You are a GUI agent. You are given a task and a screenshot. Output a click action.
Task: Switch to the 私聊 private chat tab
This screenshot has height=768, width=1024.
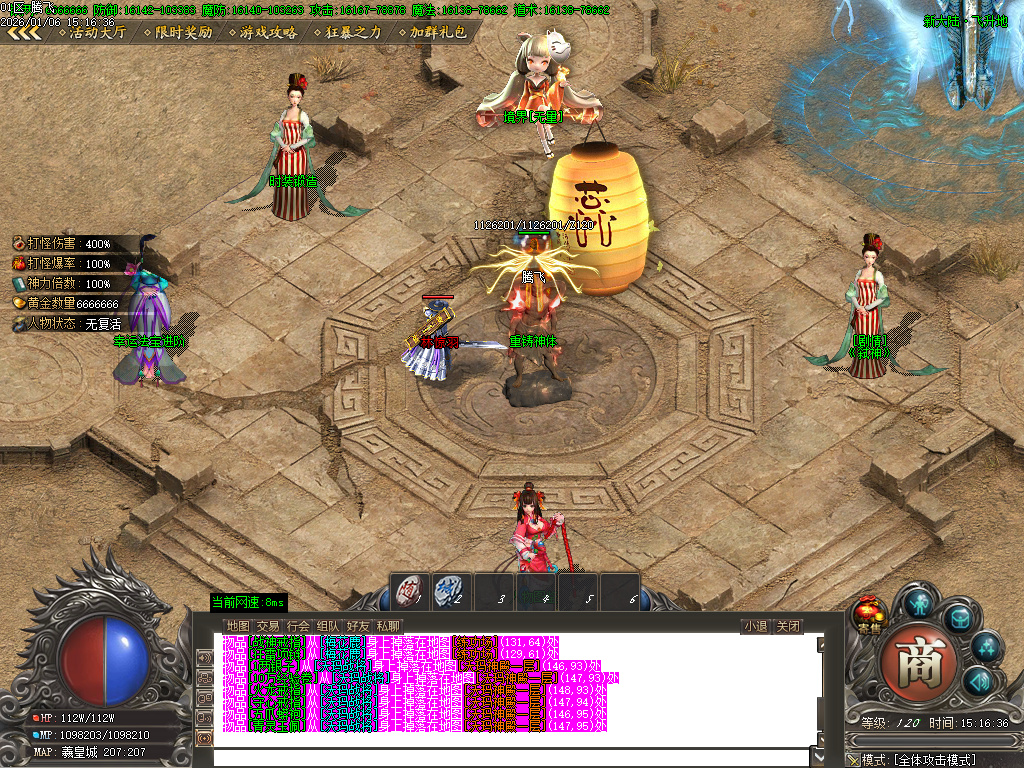pos(388,626)
